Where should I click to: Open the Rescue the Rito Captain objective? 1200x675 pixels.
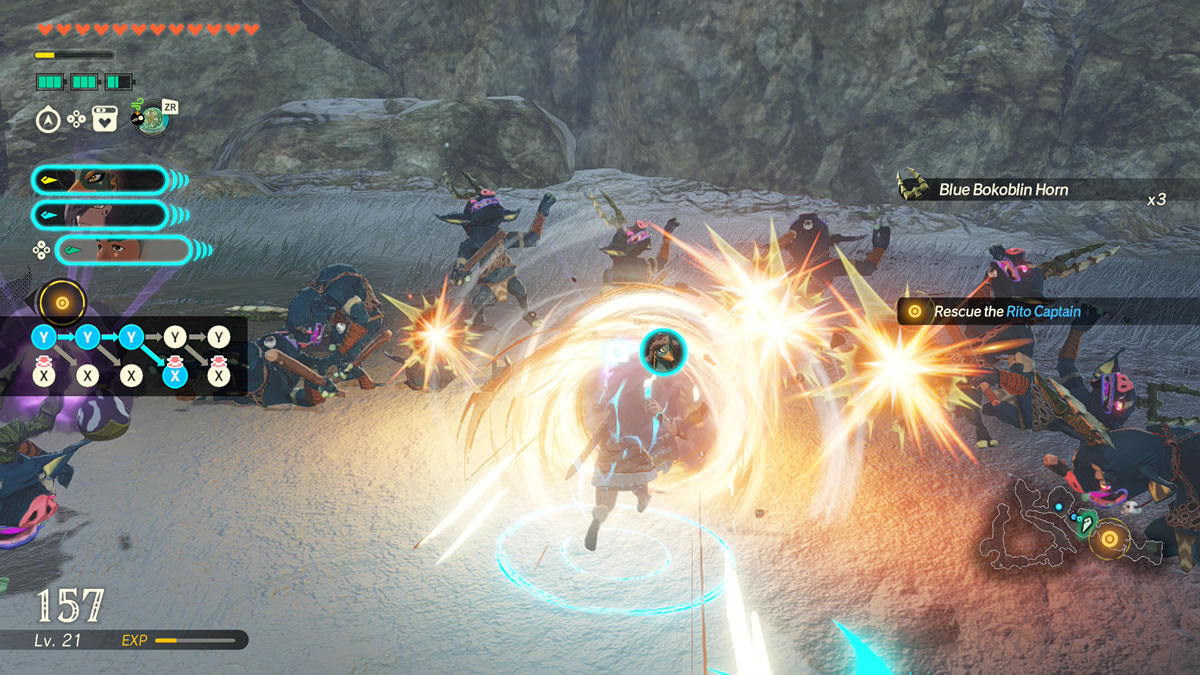1006,312
